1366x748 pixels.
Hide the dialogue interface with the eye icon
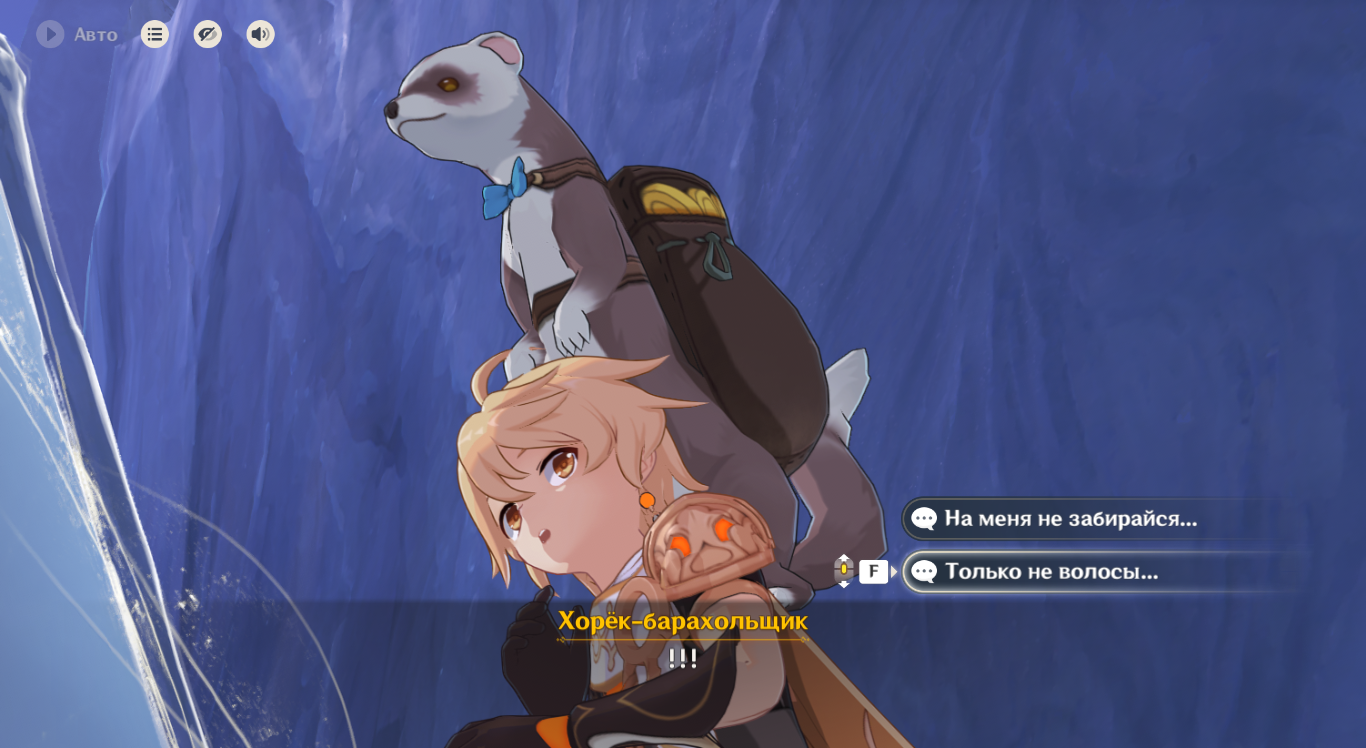(207, 35)
